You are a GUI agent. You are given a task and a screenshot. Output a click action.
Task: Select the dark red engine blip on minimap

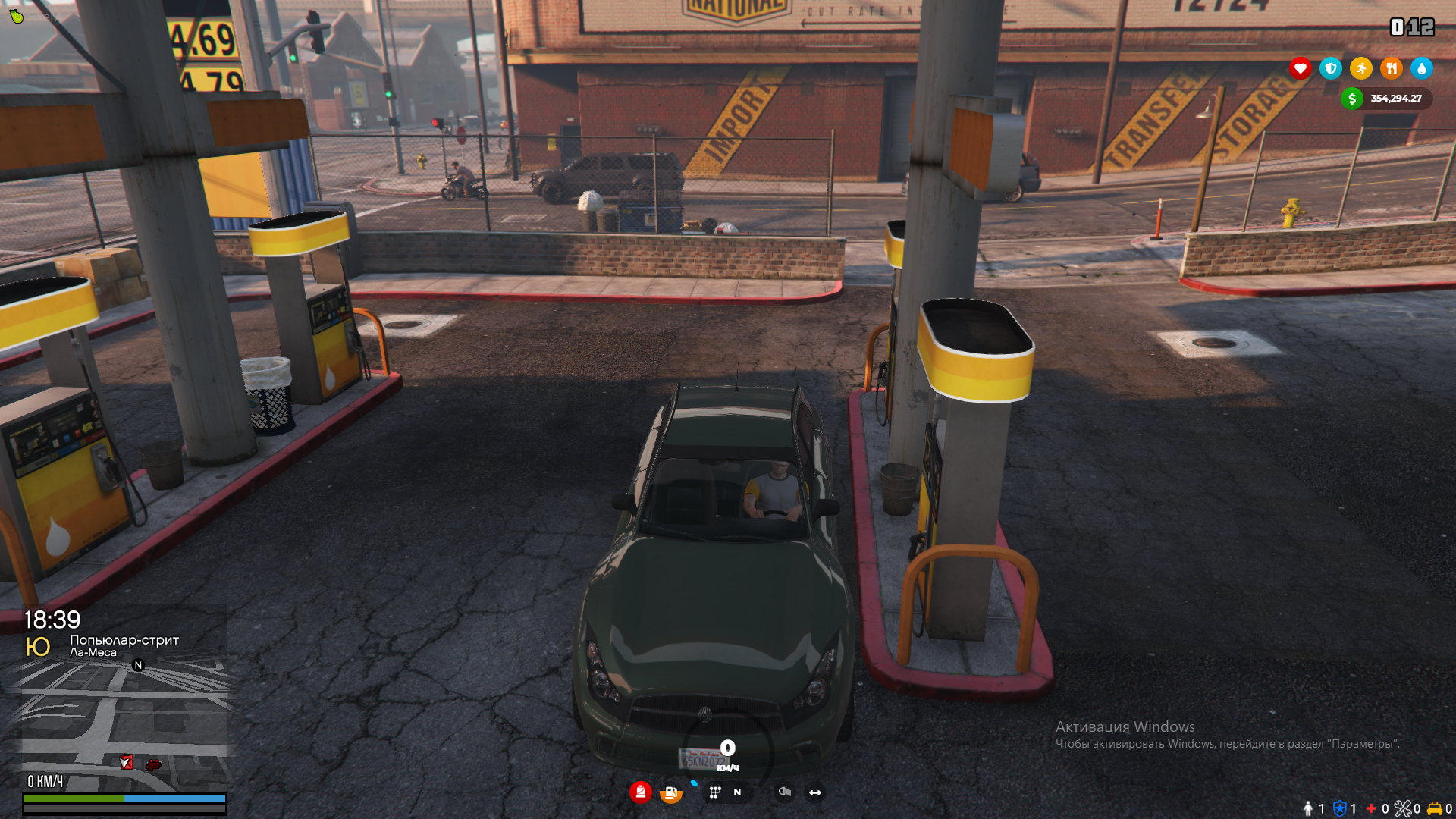(154, 764)
